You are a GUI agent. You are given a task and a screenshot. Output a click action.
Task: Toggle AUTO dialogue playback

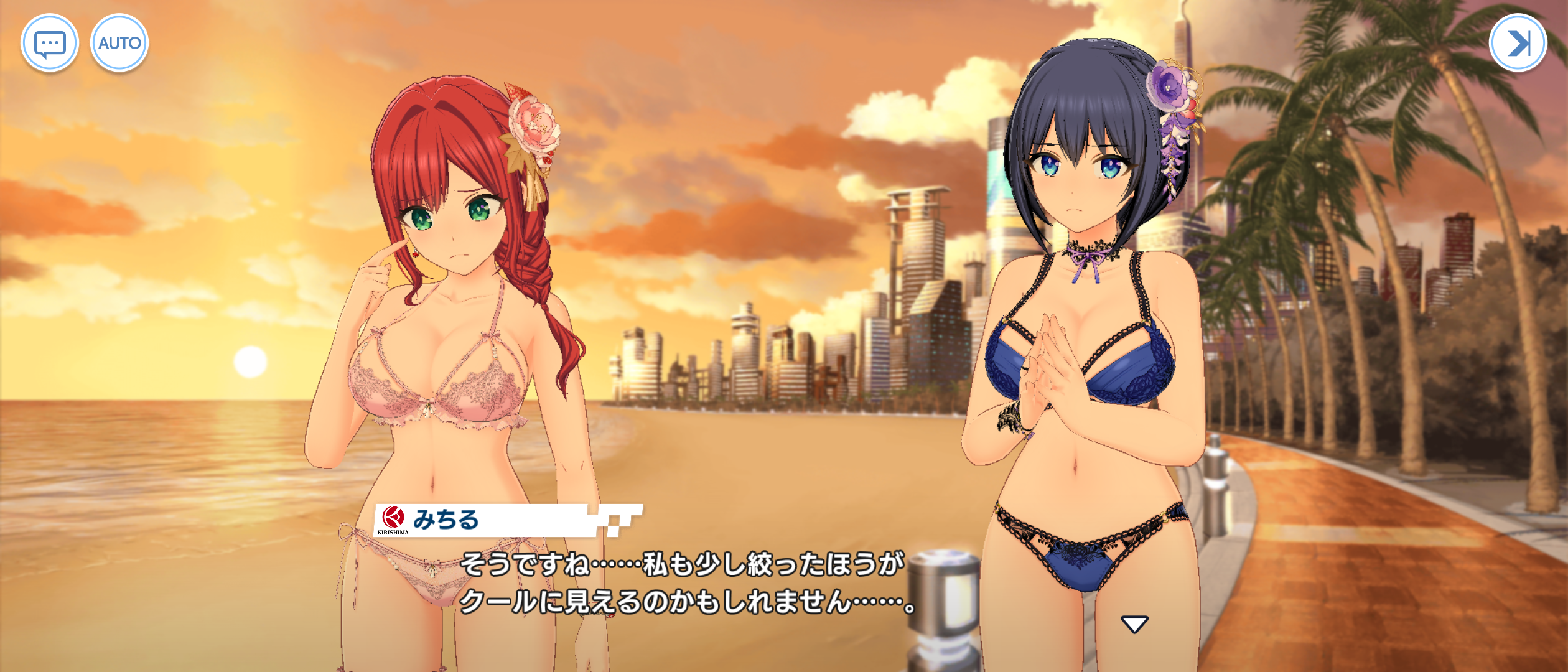click(x=119, y=43)
